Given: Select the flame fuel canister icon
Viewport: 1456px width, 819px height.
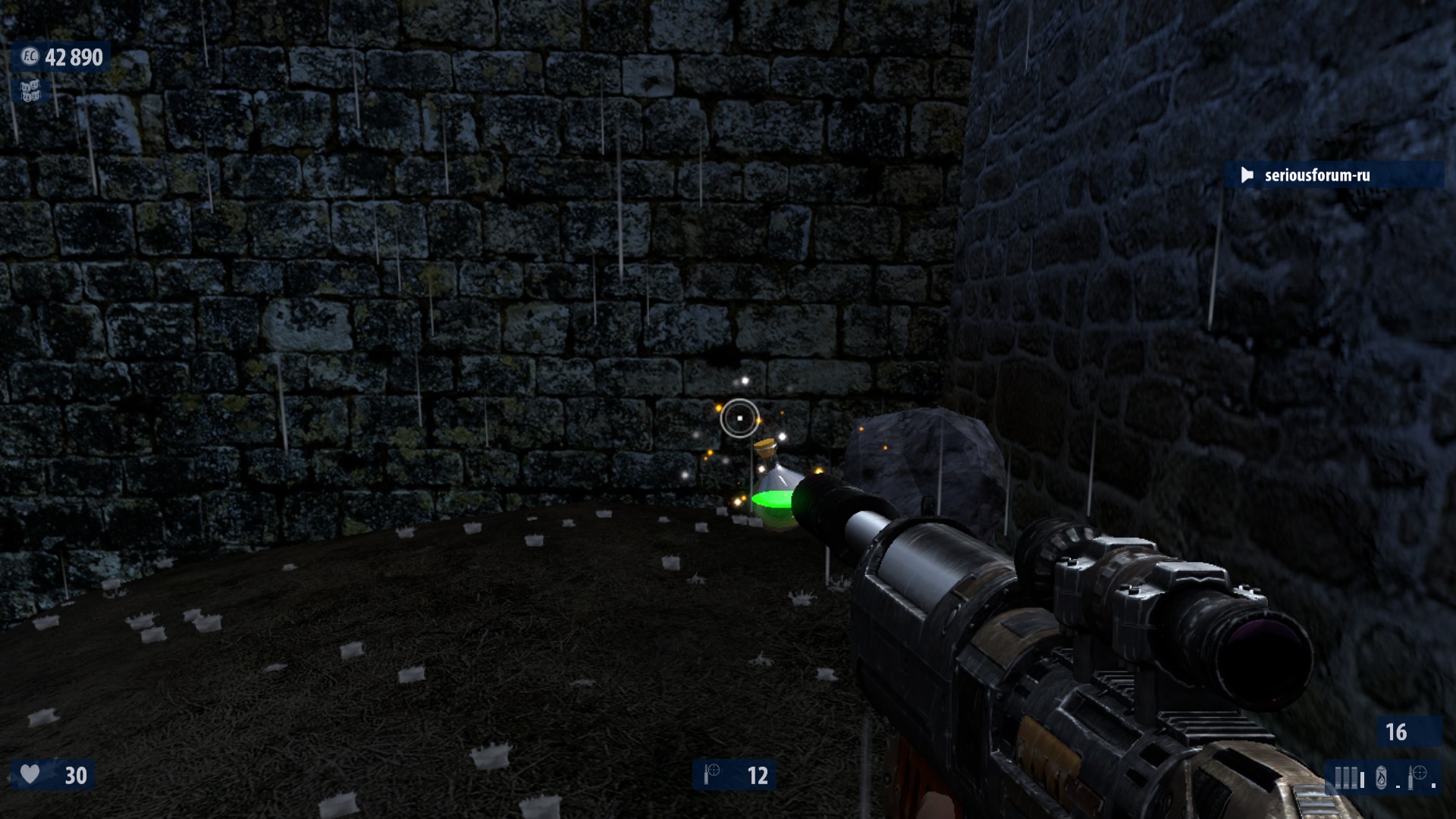Looking at the screenshot, I should click(x=1381, y=777).
